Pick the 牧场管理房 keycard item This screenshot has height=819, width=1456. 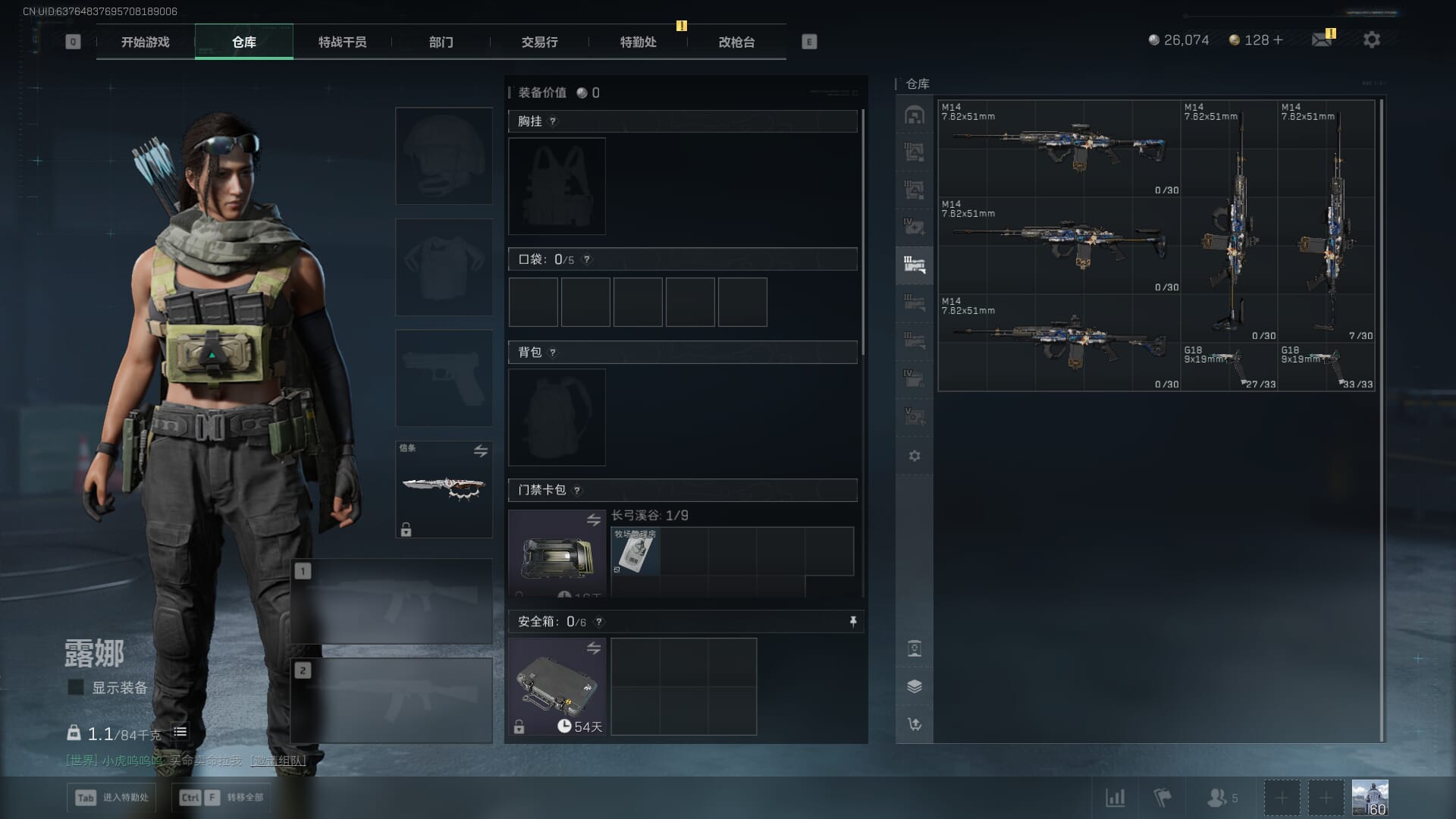pos(635,551)
